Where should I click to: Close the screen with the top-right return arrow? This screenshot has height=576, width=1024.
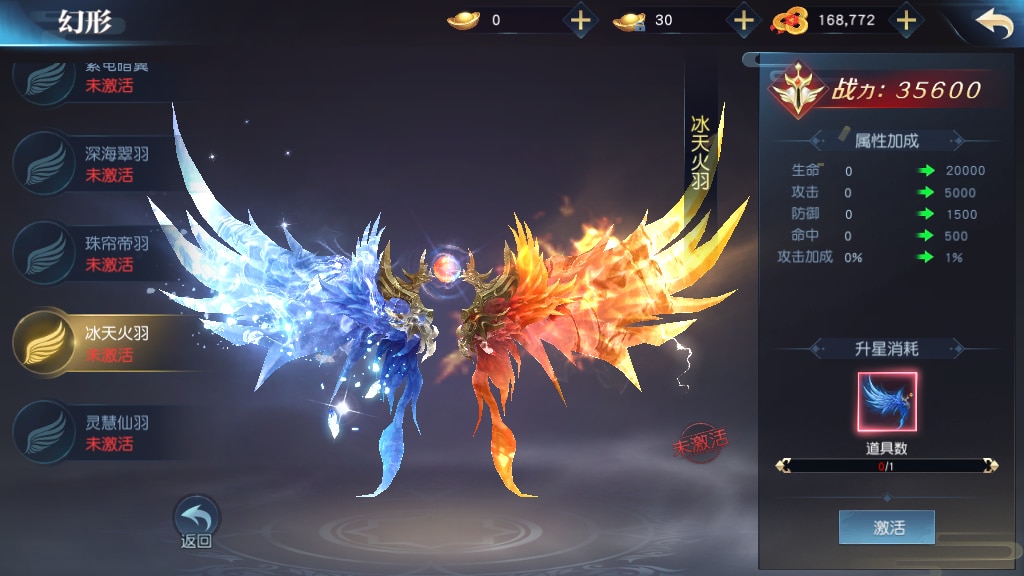[993, 23]
